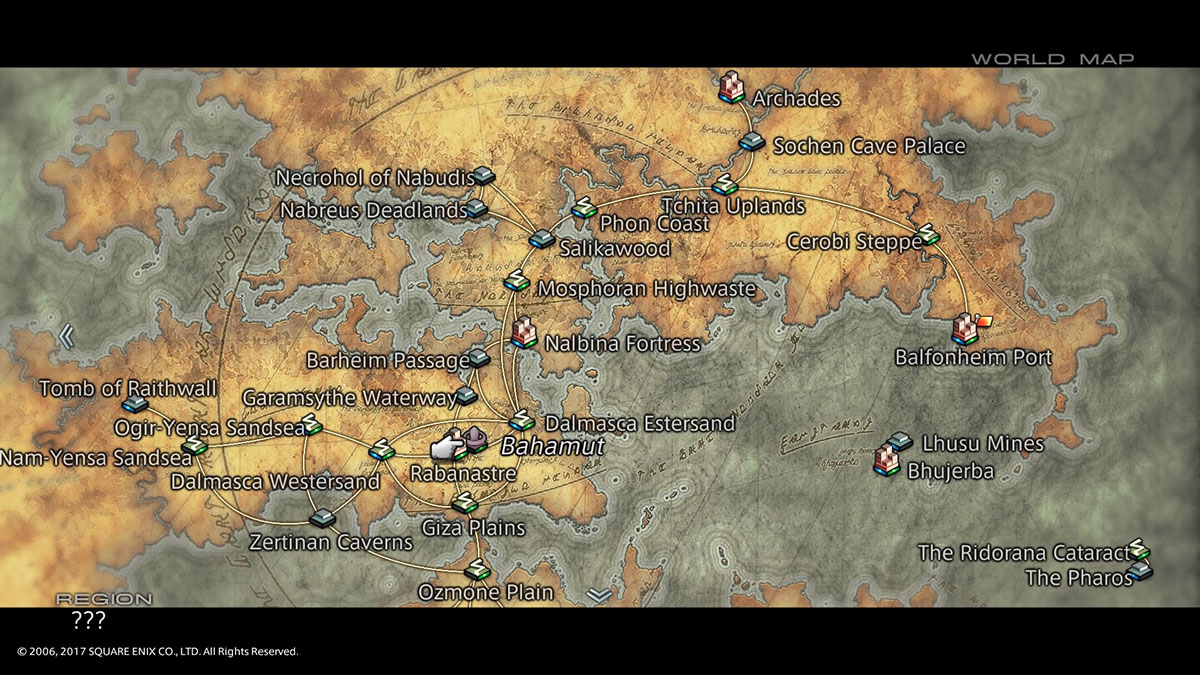Click the Barheim Passage marker

pyautogui.click(x=479, y=357)
